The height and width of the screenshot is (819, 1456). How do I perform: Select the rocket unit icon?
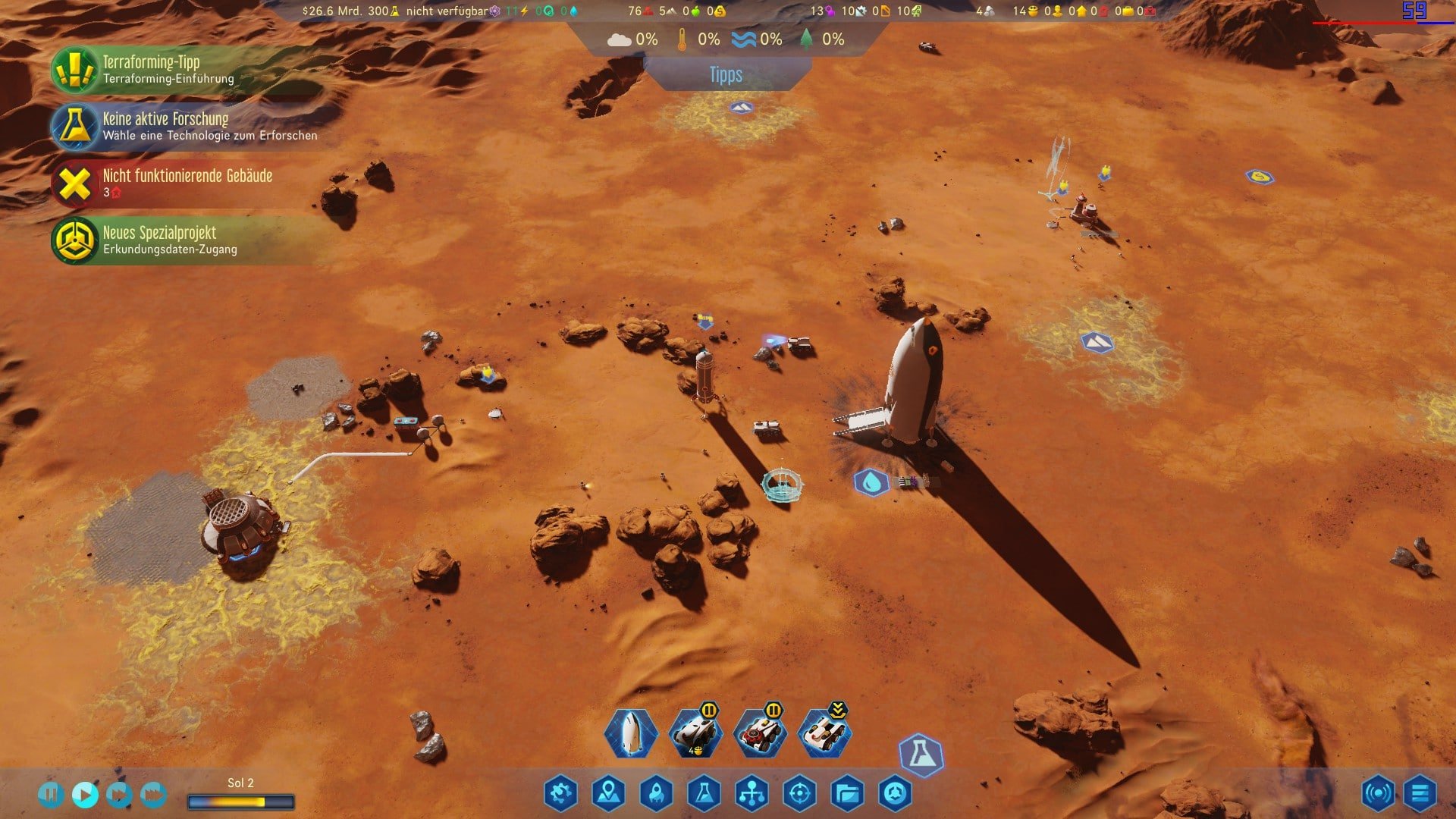pyautogui.click(x=630, y=733)
